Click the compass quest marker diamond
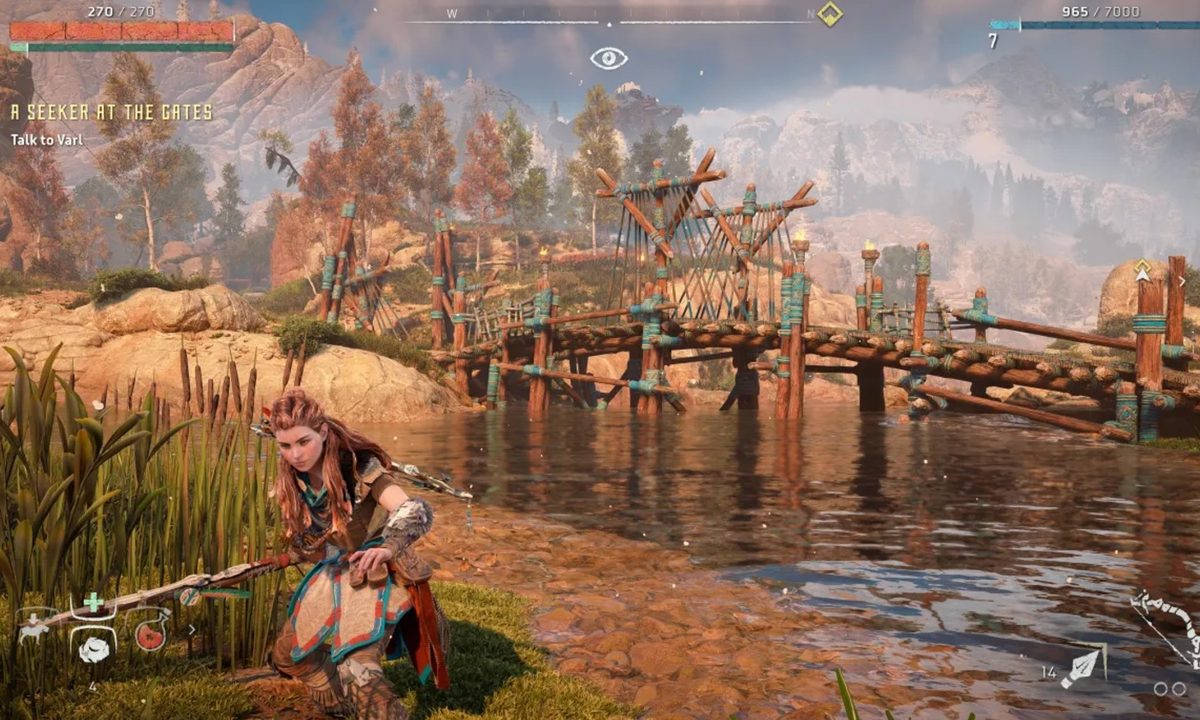This screenshot has width=1200, height=720. pyautogui.click(x=829, y=14)
